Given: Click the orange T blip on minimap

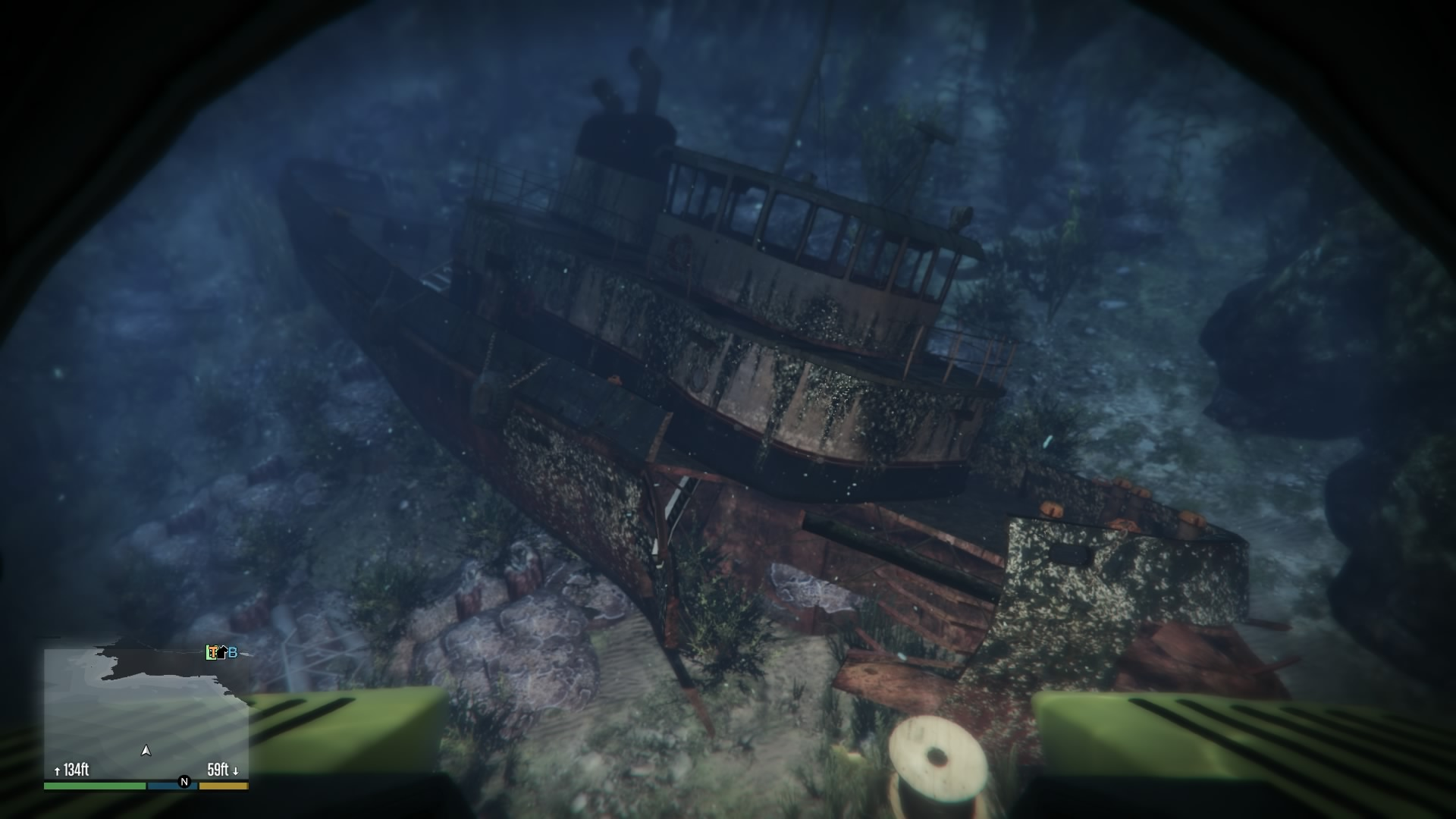Looking at the screenshot, I should click(213, 652).
